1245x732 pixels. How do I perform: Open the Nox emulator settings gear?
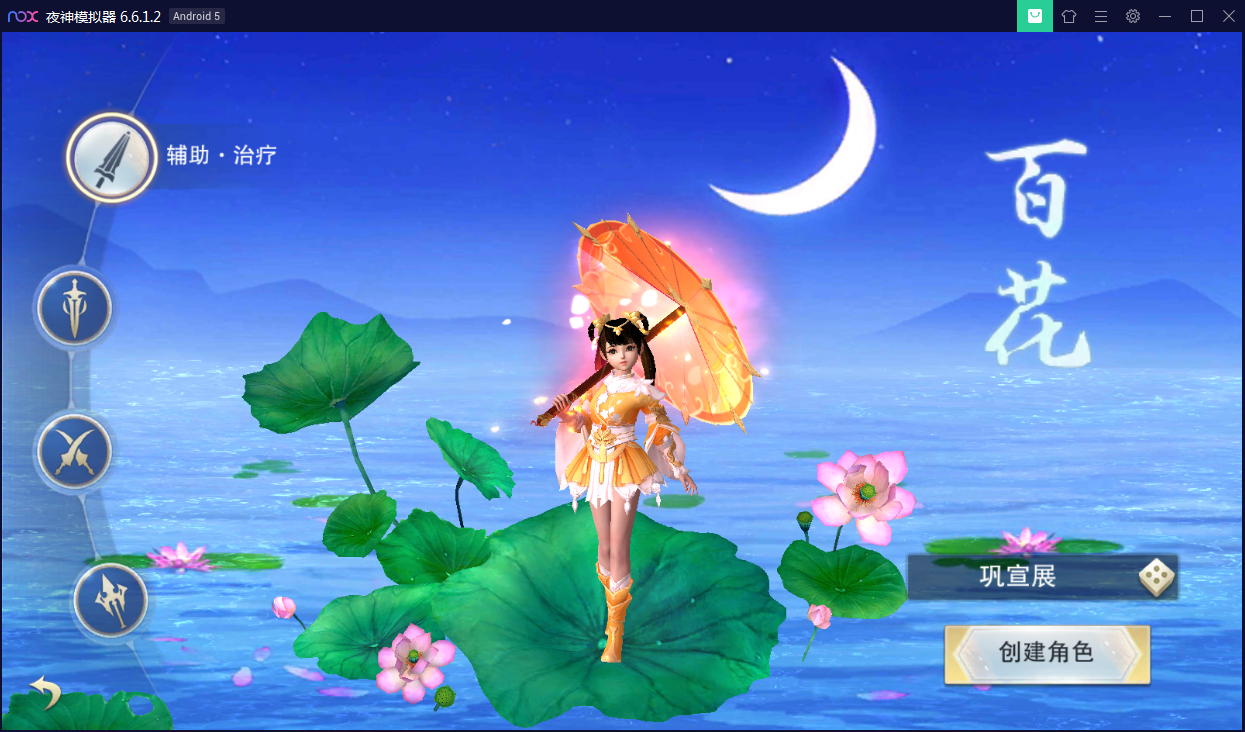point(1132,16)
